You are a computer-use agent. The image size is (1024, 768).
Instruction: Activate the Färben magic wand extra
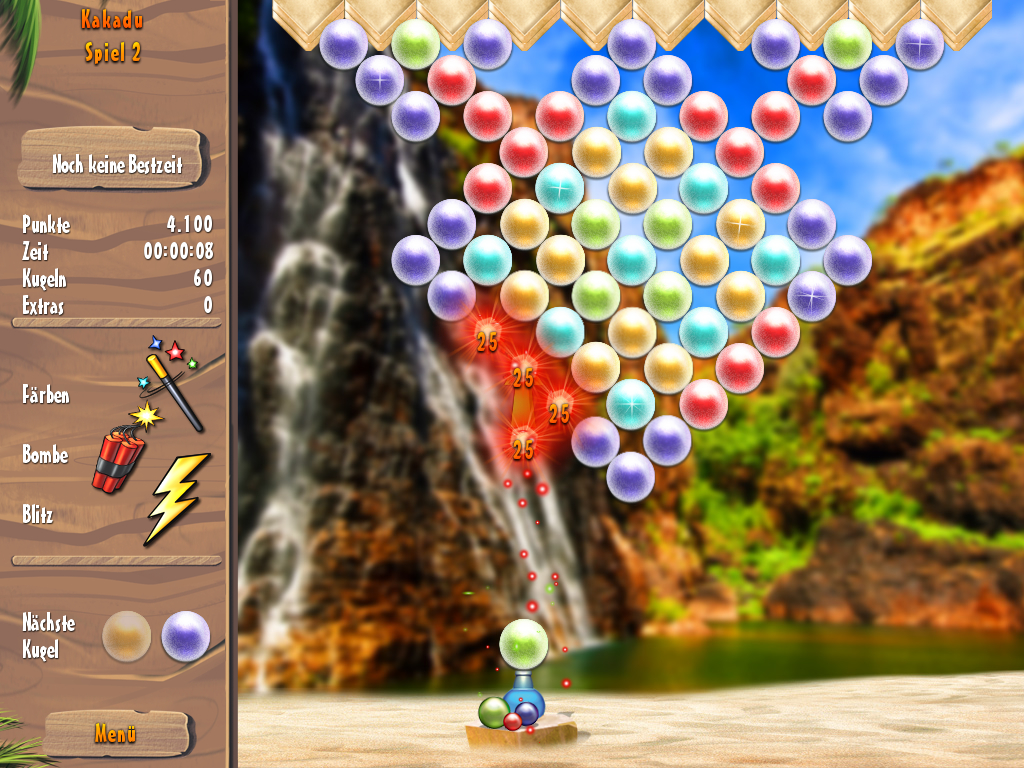[172, 381]
